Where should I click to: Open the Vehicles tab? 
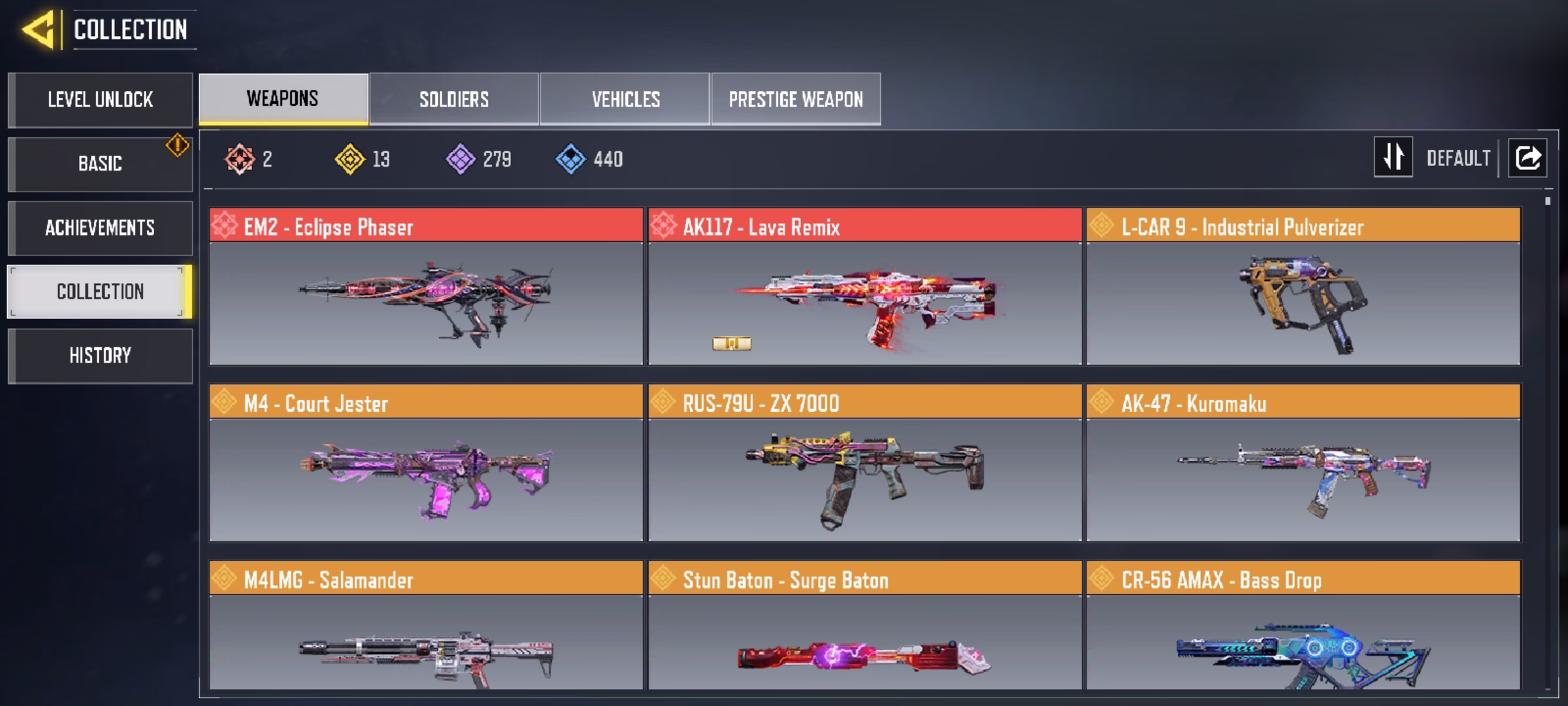tap(625, 99)
